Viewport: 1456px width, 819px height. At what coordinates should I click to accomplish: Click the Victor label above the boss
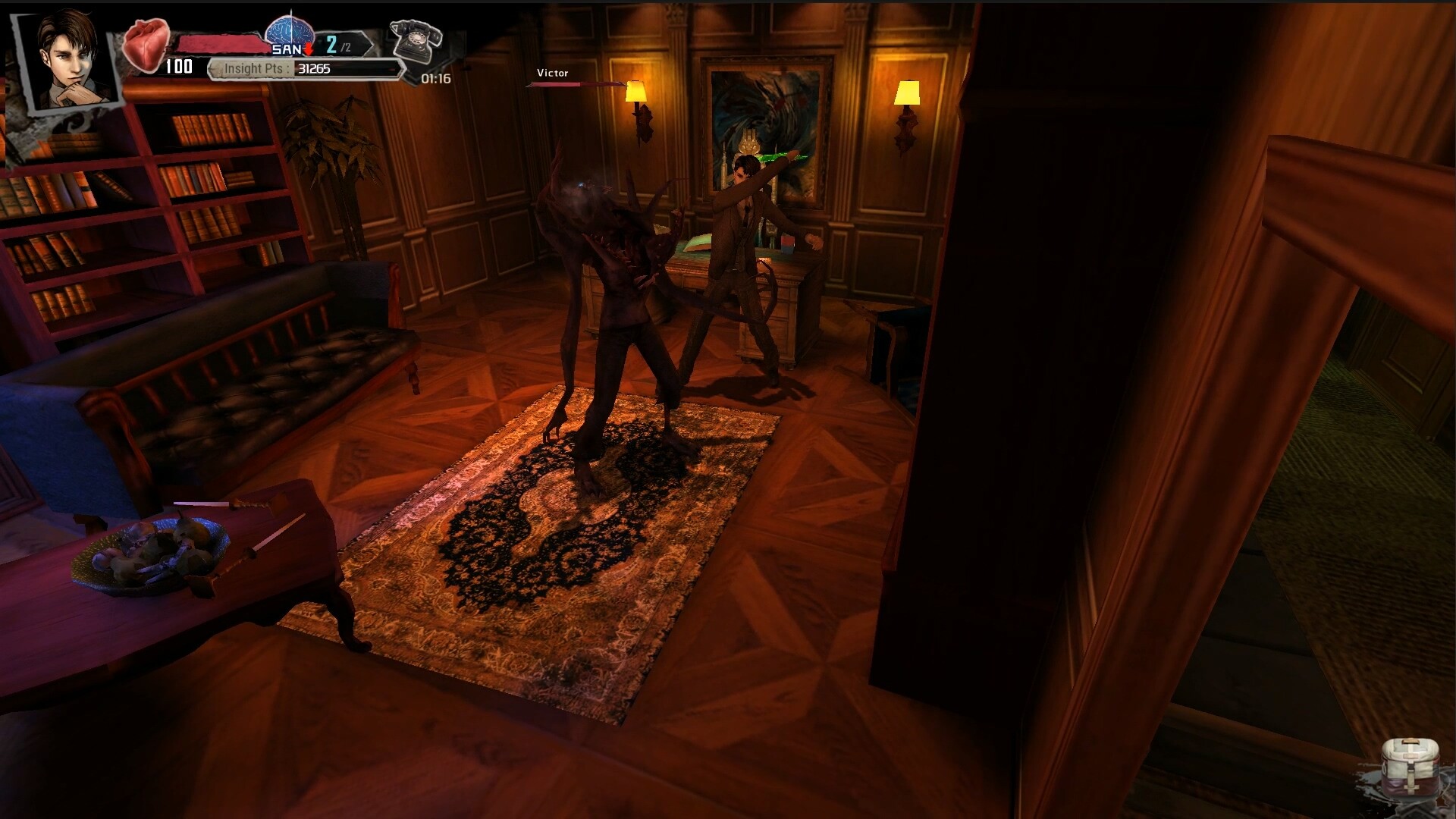(551, 73)
